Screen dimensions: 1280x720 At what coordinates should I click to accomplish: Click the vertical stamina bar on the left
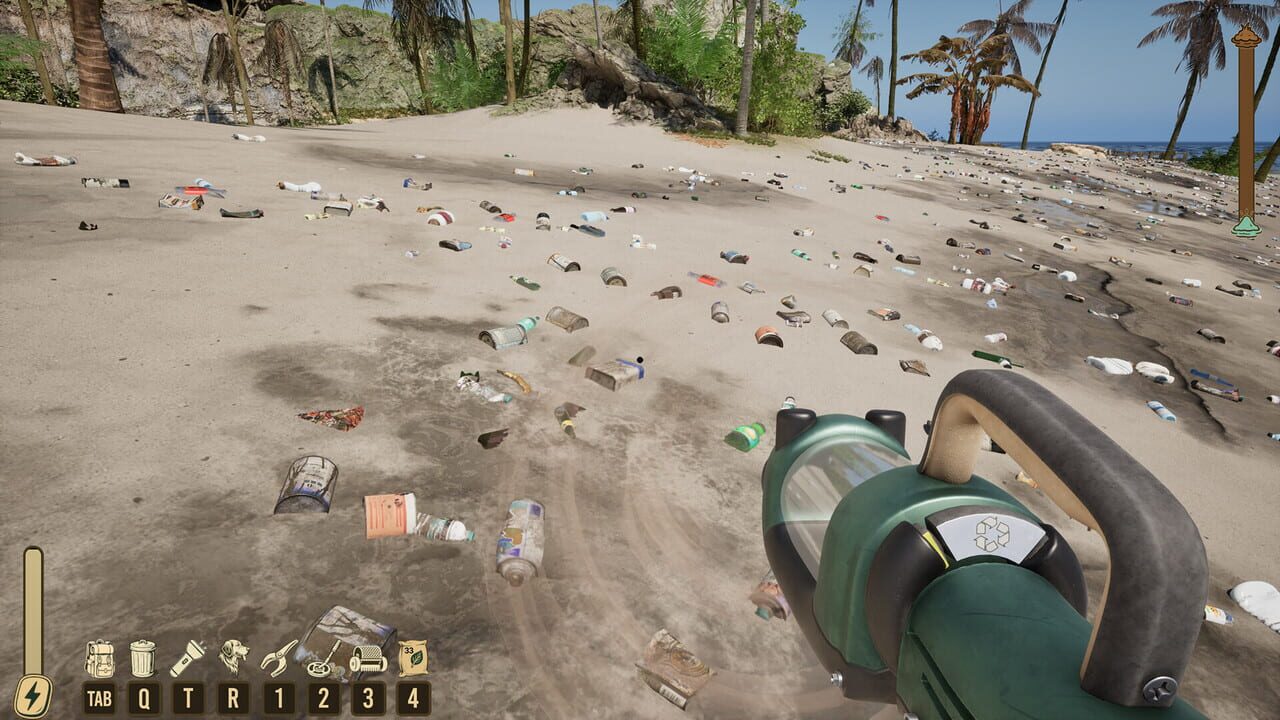pyautogui.click(x=33, y=605)
